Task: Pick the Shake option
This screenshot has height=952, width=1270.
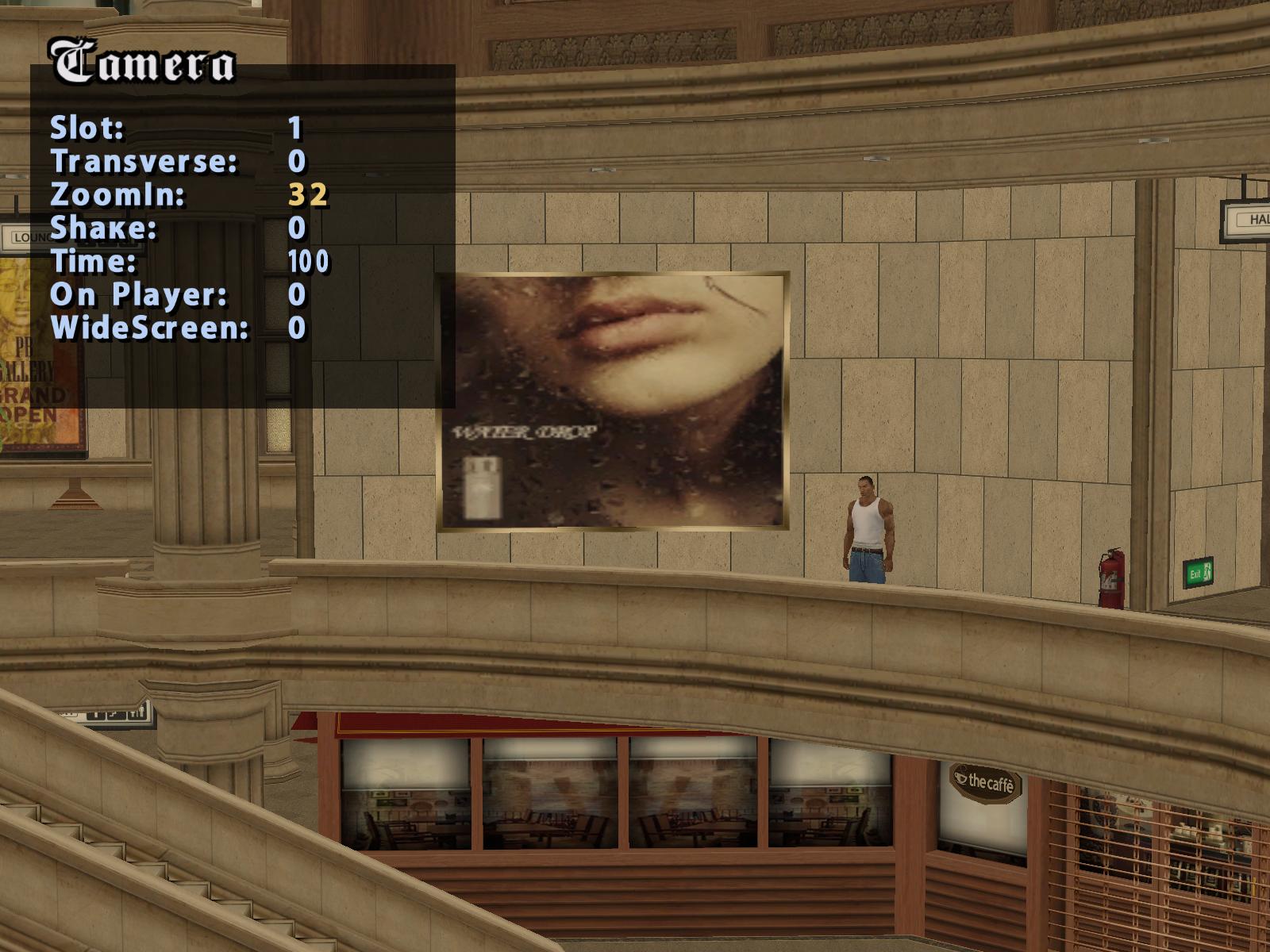Action: [104, 228]
